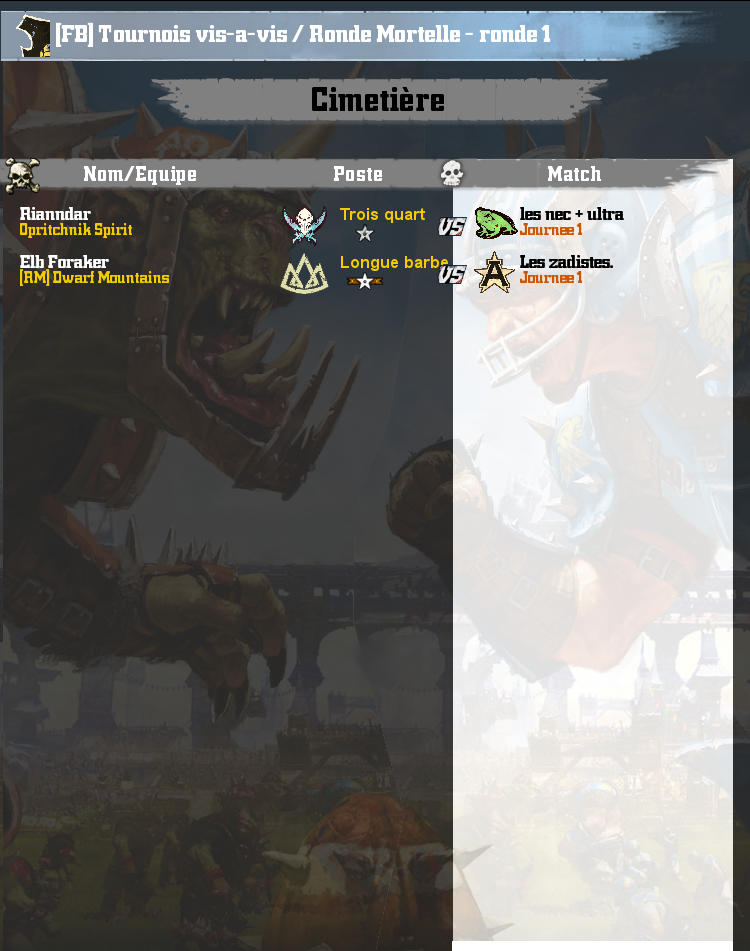The height and width of the screenshot is (951, 750).
Task: Open Journee 1 under Les zadistes.
Action: click(x=551, y=278)
